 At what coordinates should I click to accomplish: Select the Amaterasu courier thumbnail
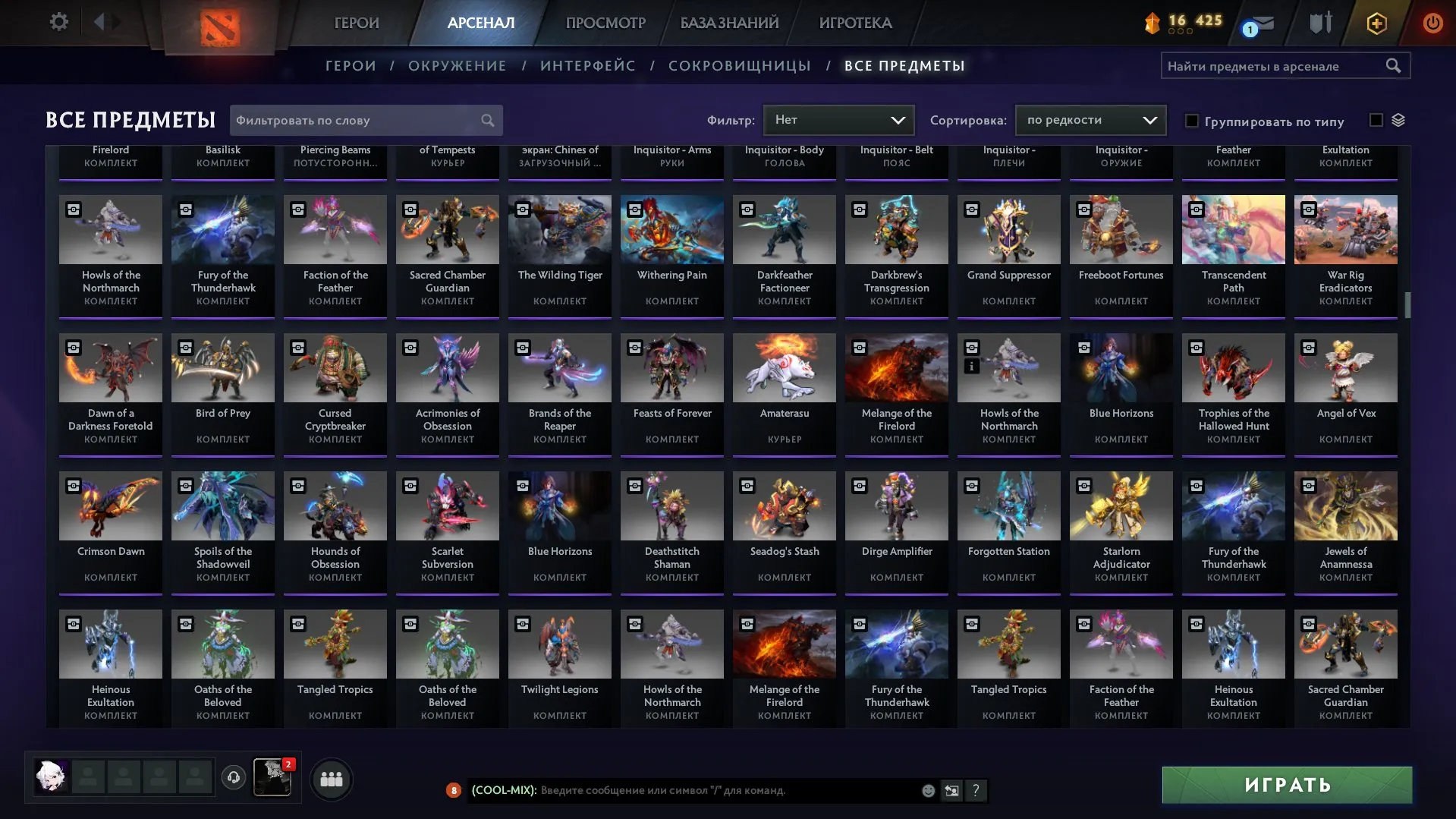point(784,367)
